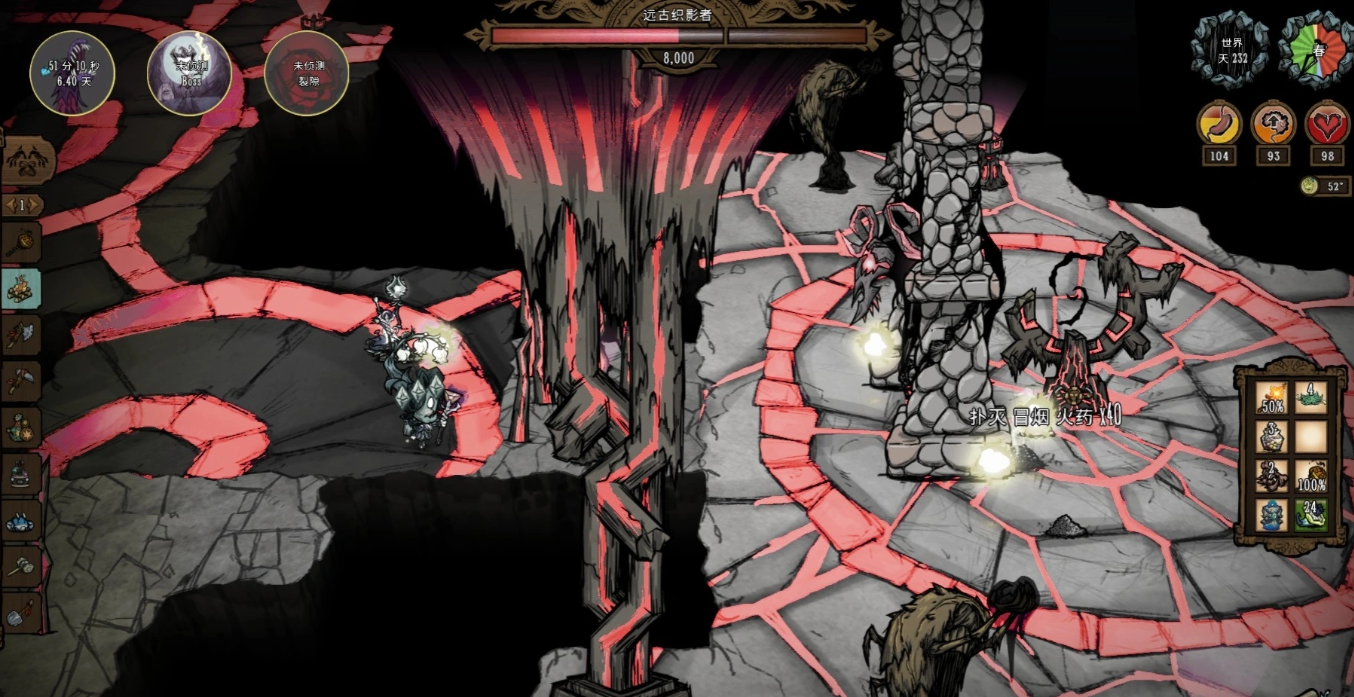Image resolution: width=1354 pixels, height=697 pixels.
Task: Click the blue figure backpack slot
Action: [x=1272, y=515]
